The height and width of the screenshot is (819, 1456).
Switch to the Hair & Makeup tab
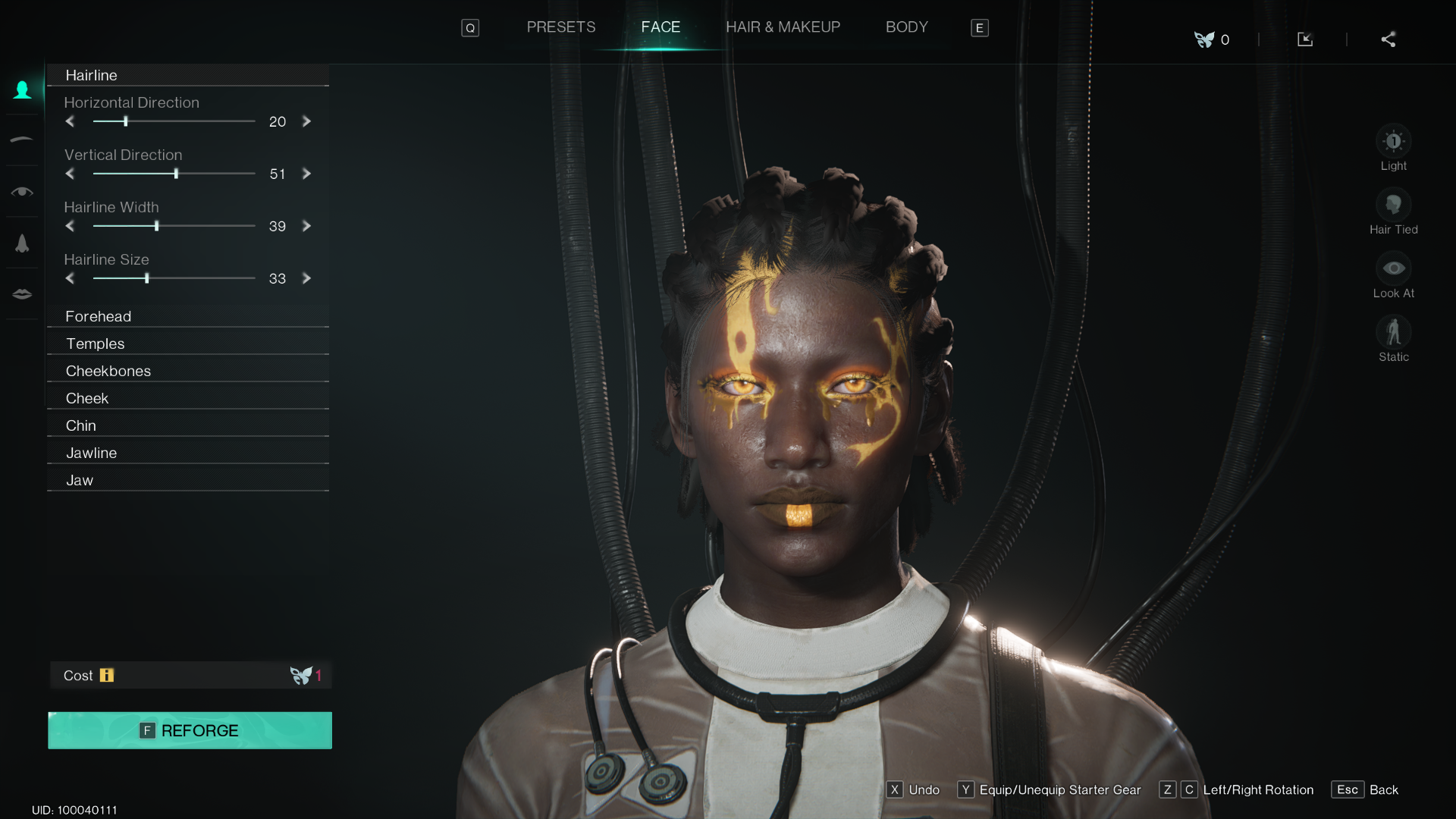(x=783, y=27)
